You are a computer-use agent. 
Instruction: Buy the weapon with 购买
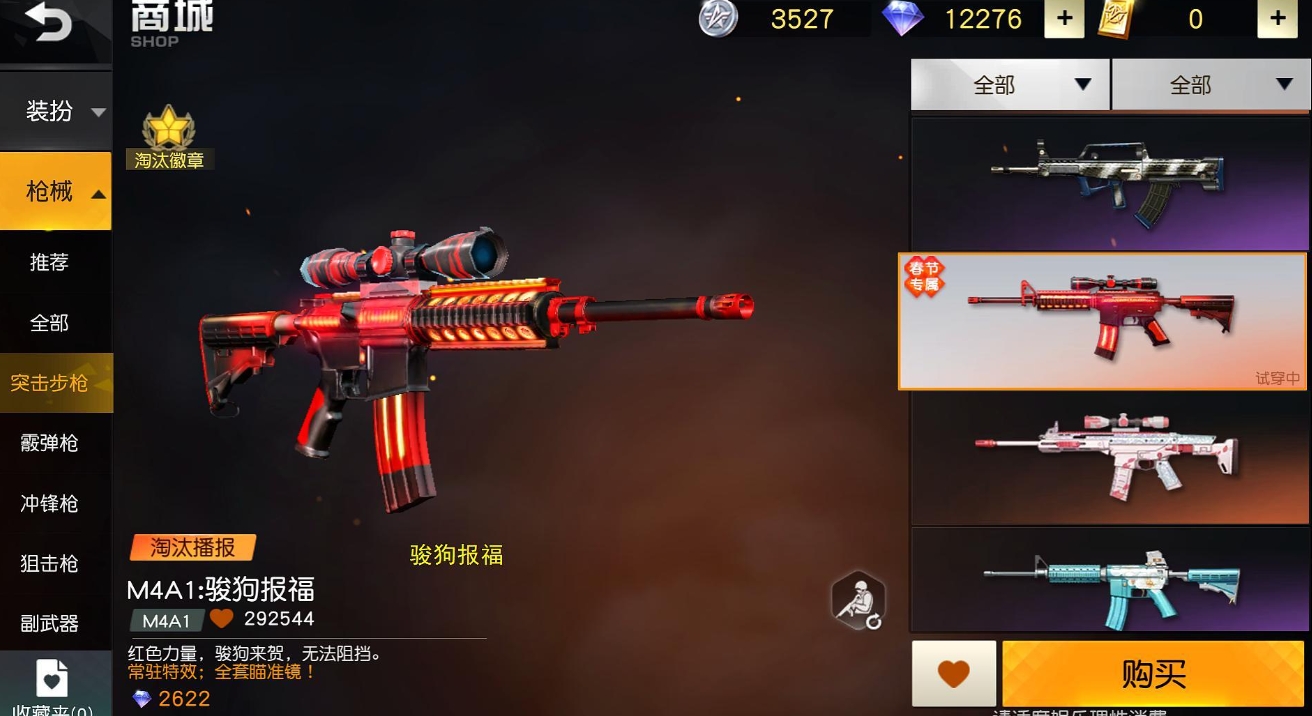tap(1153, 674)
